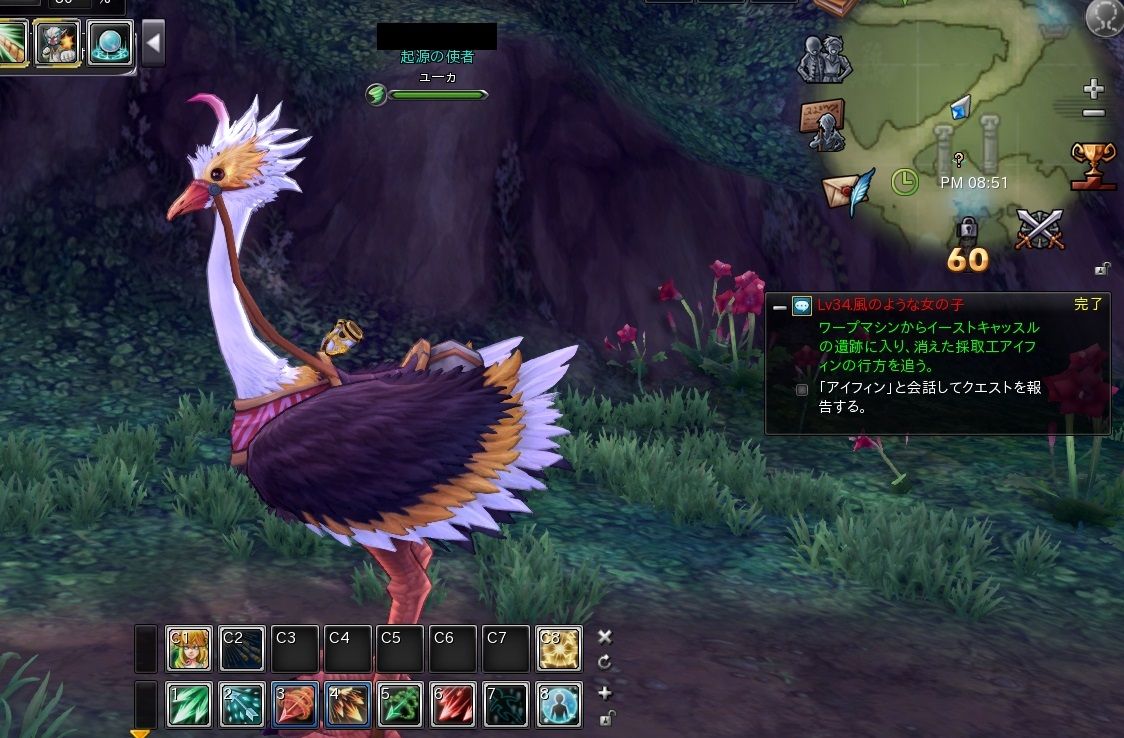Collapse the Lv34 quest tracker entry
The width and height of the screenshot is (1124, 738).
coord(780,307)
